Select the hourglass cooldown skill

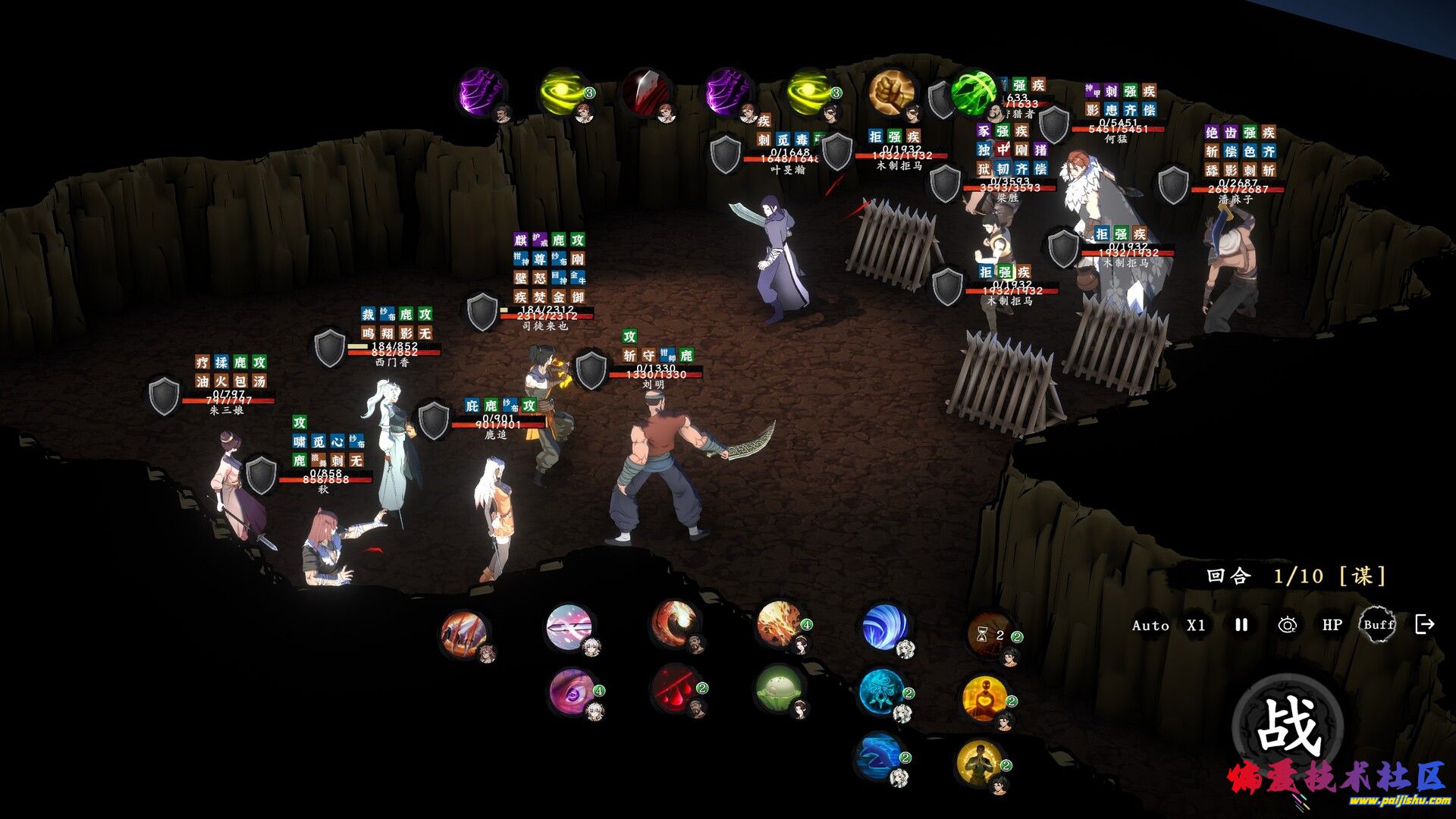(x=990, y=635)
